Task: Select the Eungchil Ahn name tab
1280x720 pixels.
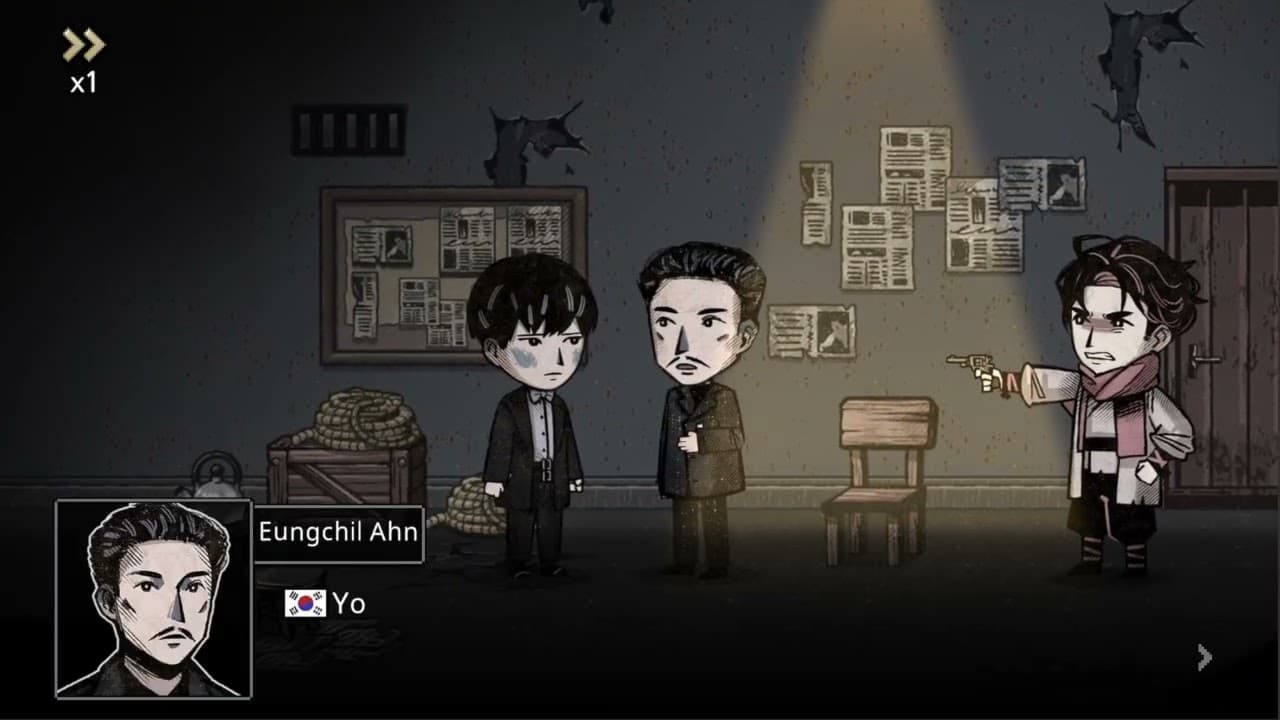Action: coord(337,532)
